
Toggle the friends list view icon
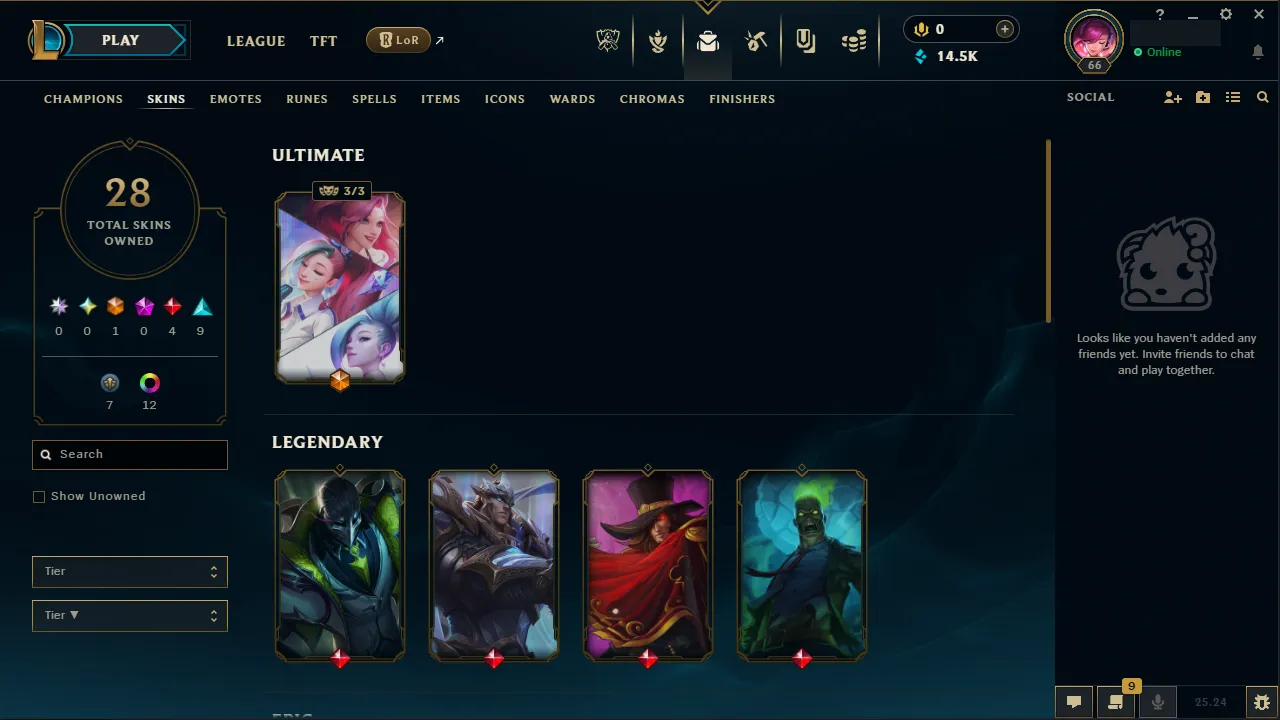(x=1233, y=97)
